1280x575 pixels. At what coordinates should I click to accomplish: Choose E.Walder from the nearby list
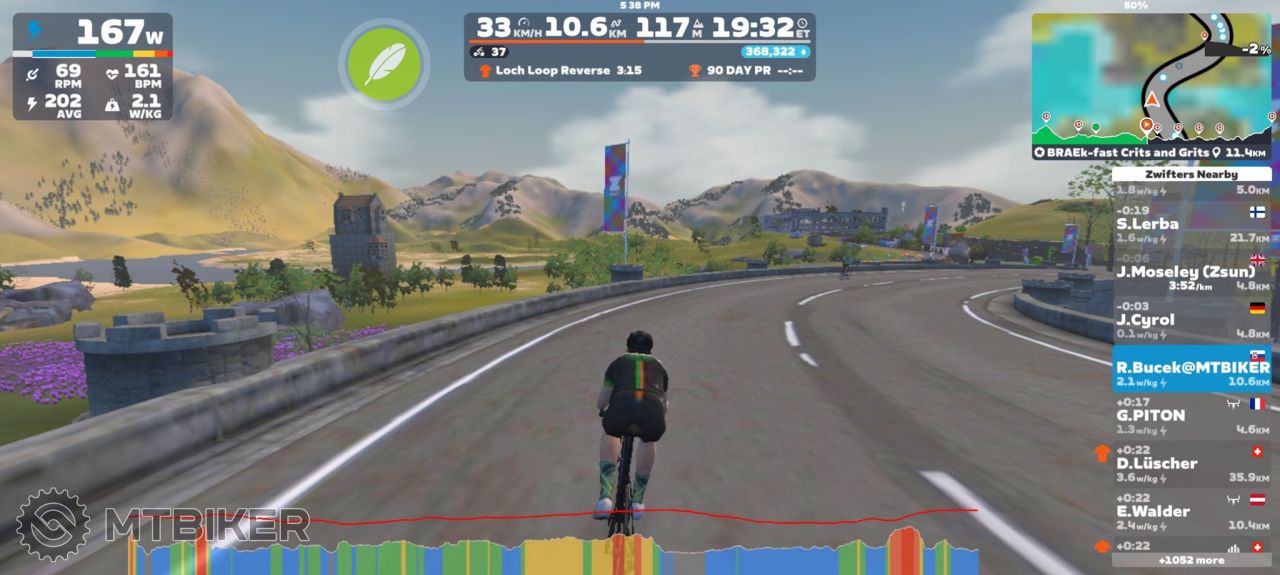point(1191,511)
